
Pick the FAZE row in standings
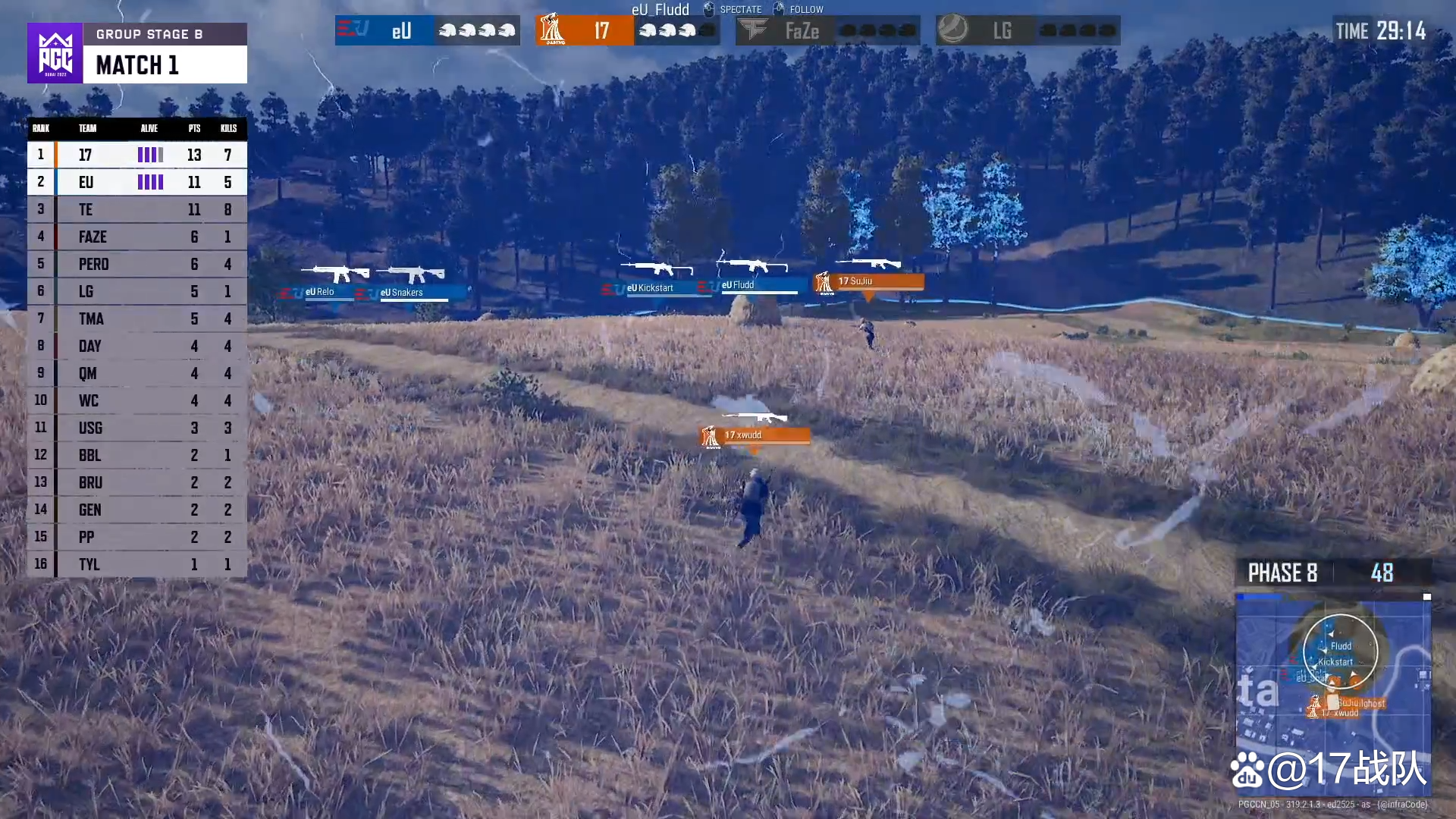click(137, 237)
